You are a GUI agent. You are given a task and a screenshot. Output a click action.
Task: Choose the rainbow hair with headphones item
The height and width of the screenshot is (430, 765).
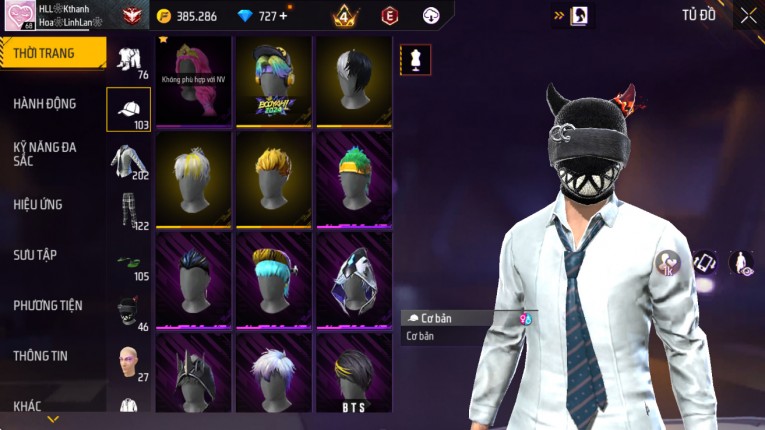point(273,80)
